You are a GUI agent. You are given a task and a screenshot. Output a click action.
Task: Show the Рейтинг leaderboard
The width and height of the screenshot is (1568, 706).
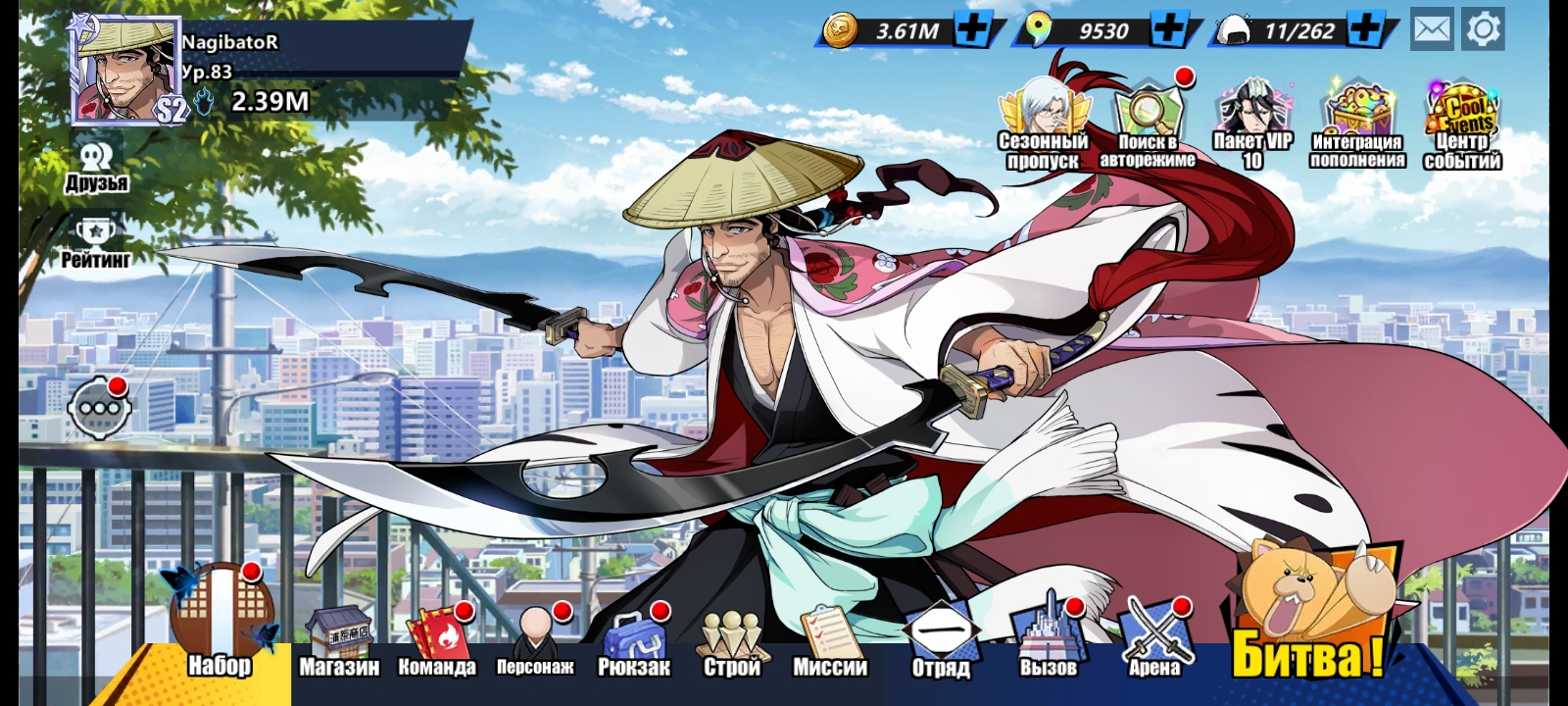[96, 243]
